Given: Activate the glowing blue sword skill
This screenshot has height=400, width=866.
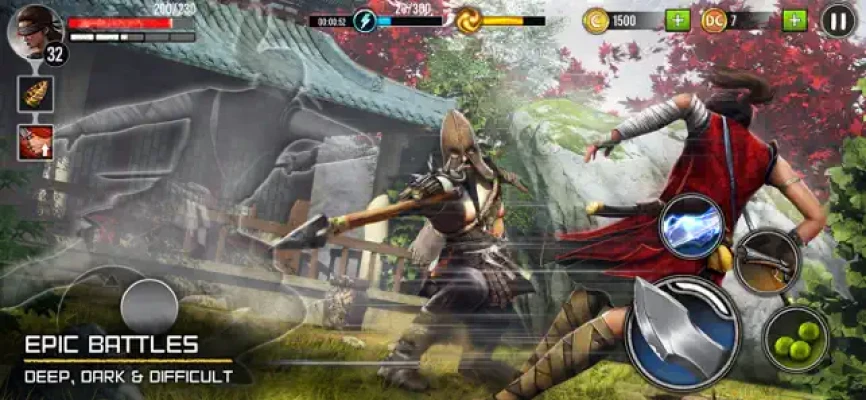Looking at the screenshot, I should 693,227.
